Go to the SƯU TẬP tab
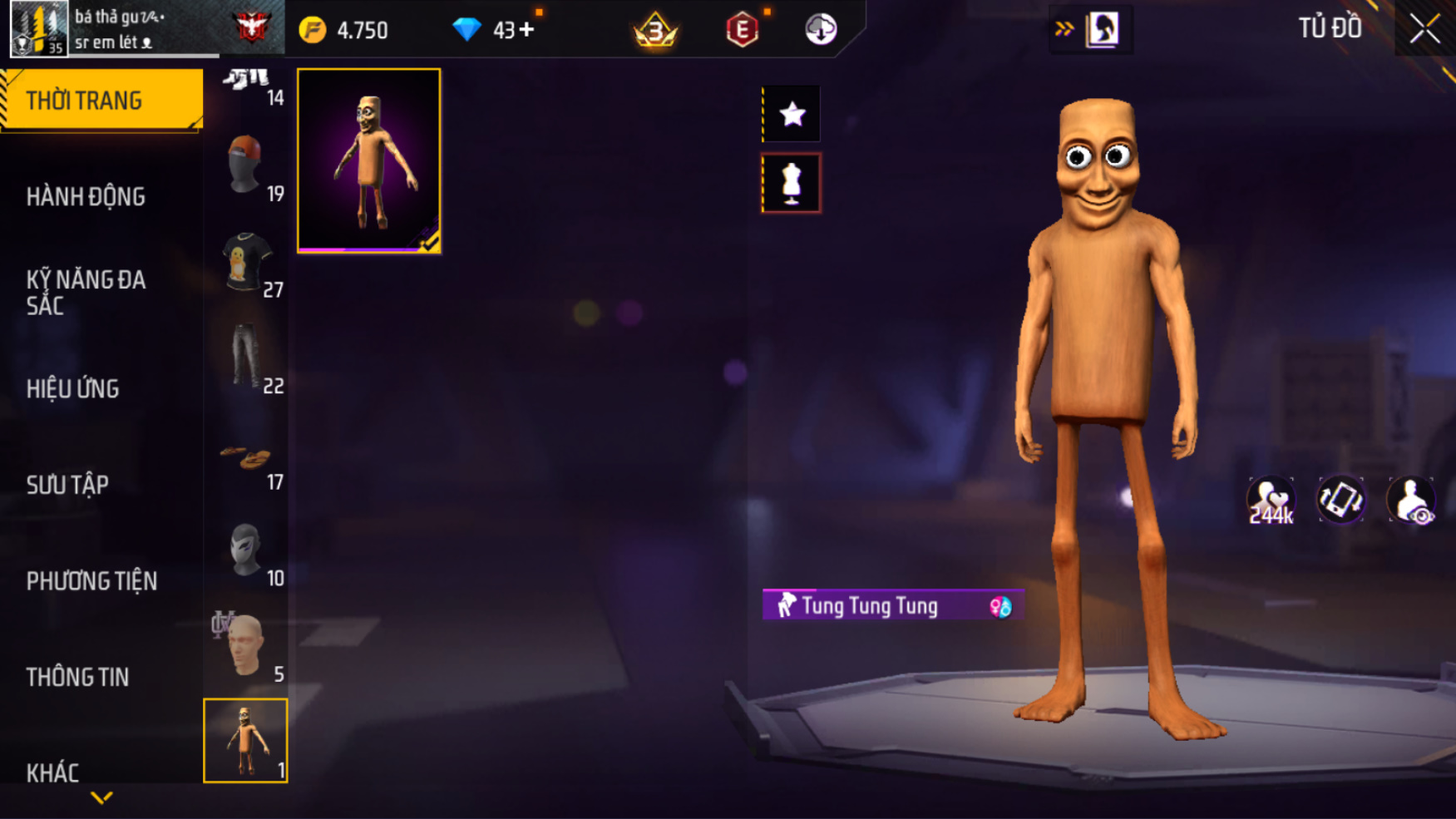1456x819 pixels. coord(68,485)
